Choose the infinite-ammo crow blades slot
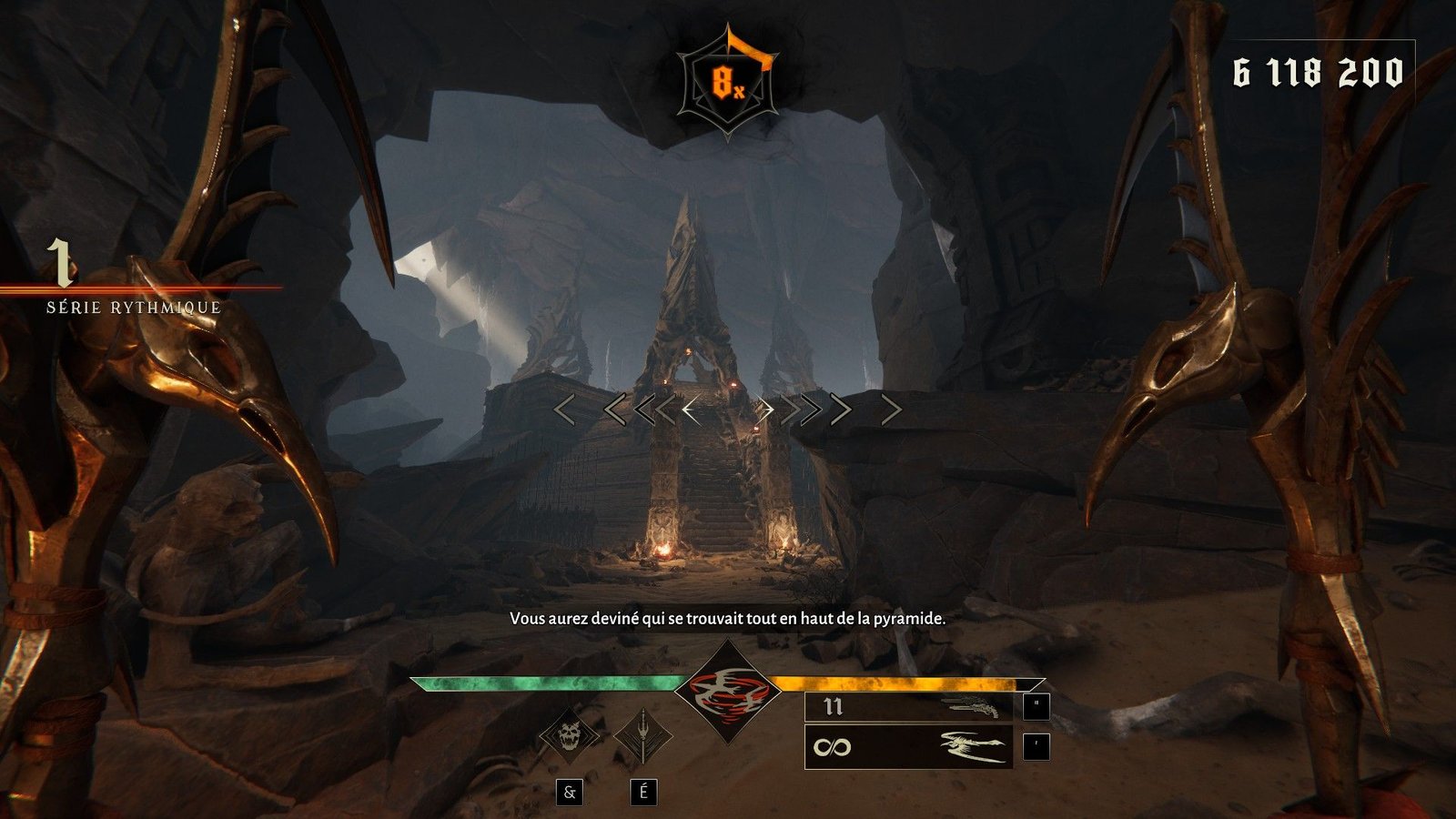Image resolution: width=1456 pixels, height=819 pixels. coord(908,747)
